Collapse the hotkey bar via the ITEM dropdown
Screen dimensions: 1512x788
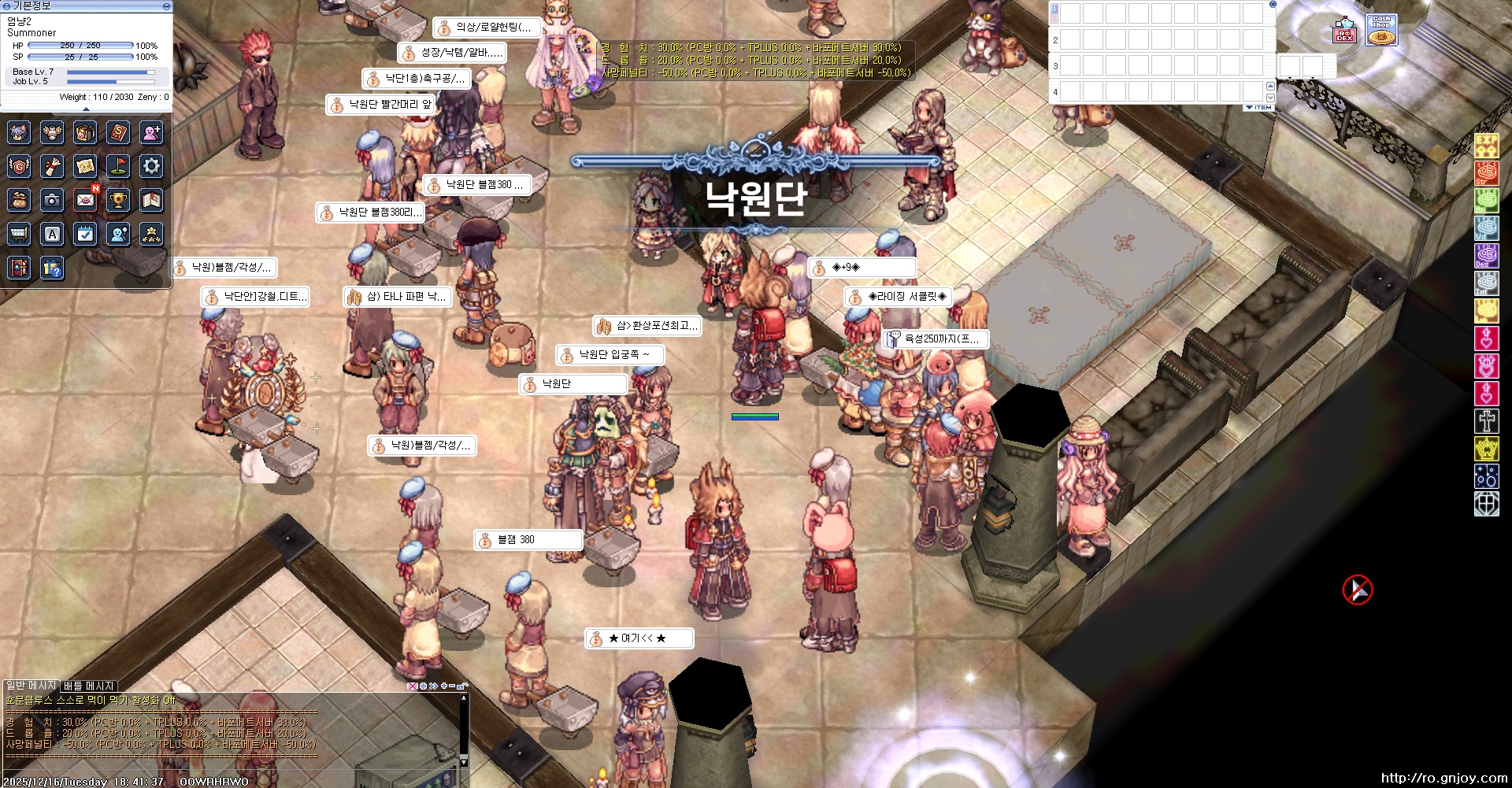[1258, 107]
